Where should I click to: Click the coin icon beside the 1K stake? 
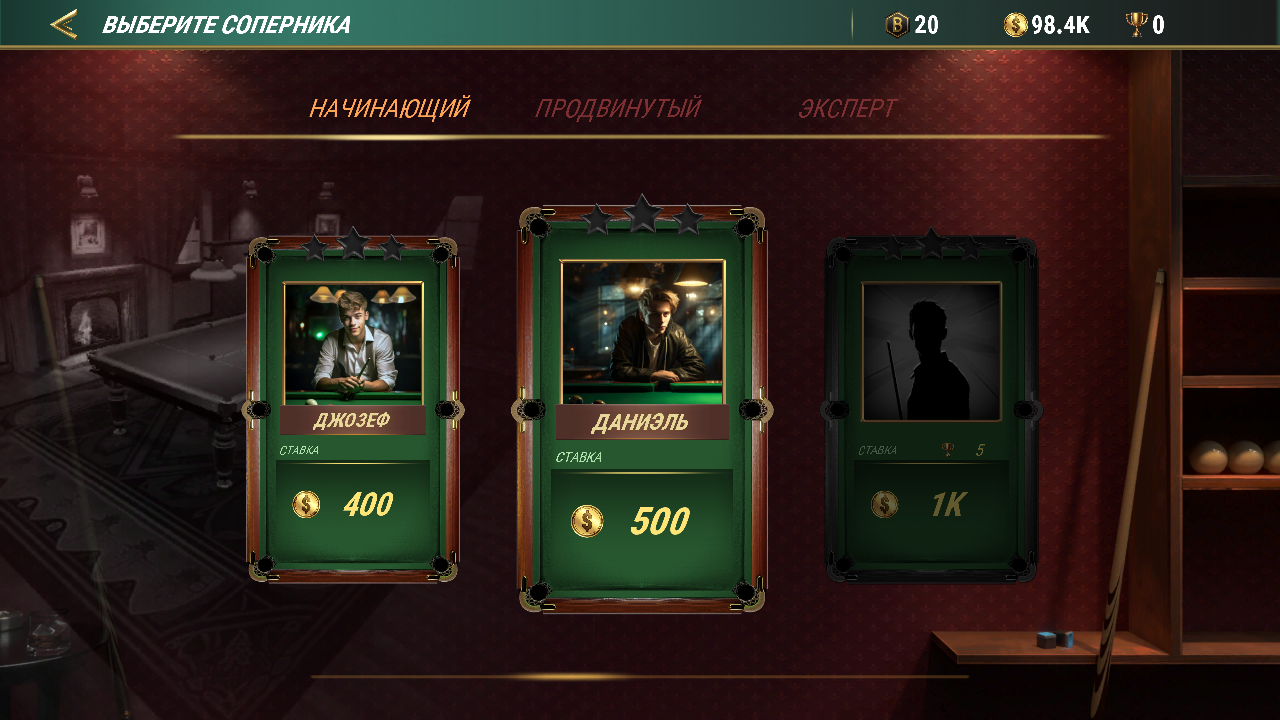point(885,504)
